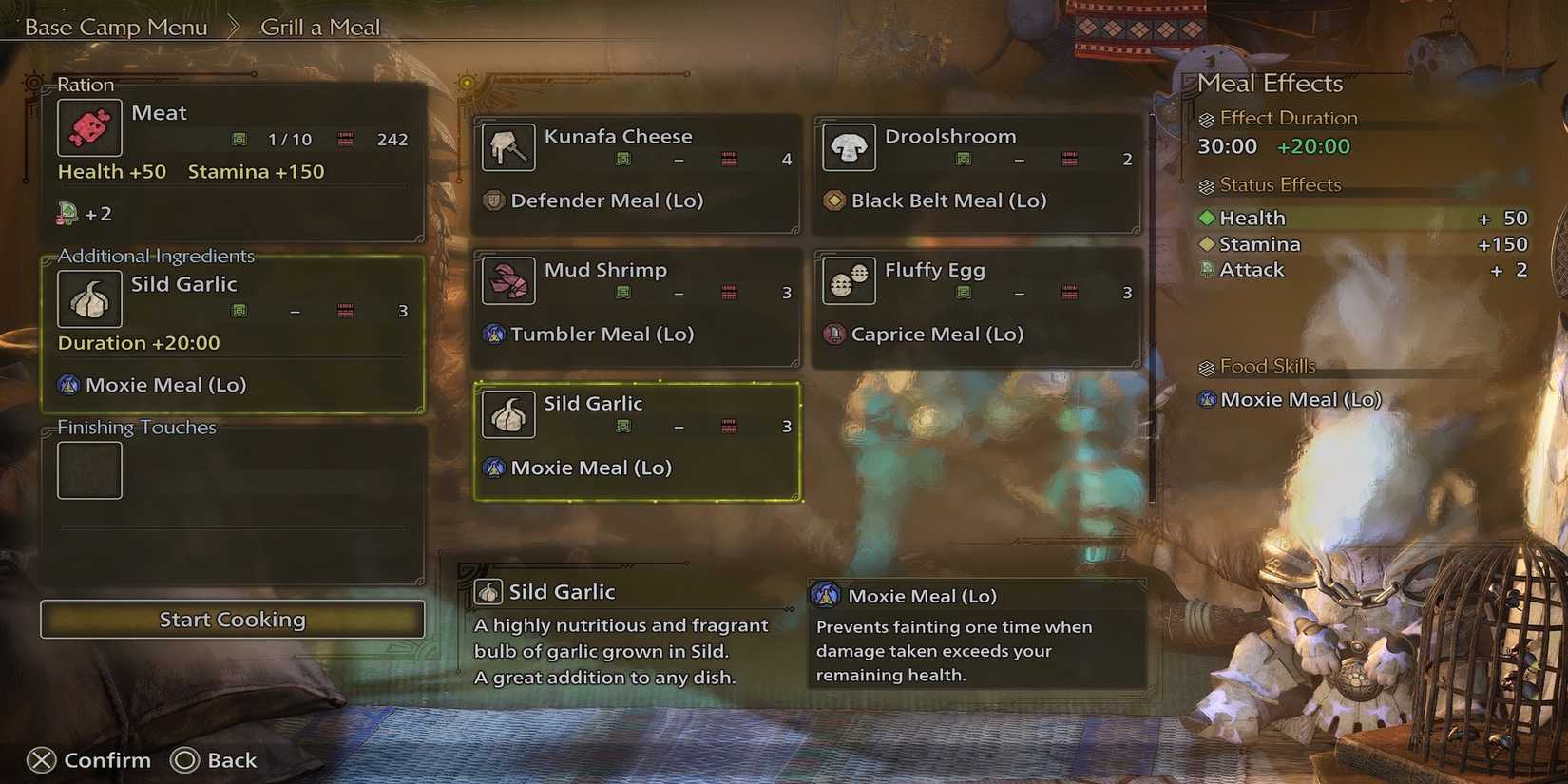Click the Caprice Meal skill icon
This screenshot has width=1568, height=784.
(833, 334)
